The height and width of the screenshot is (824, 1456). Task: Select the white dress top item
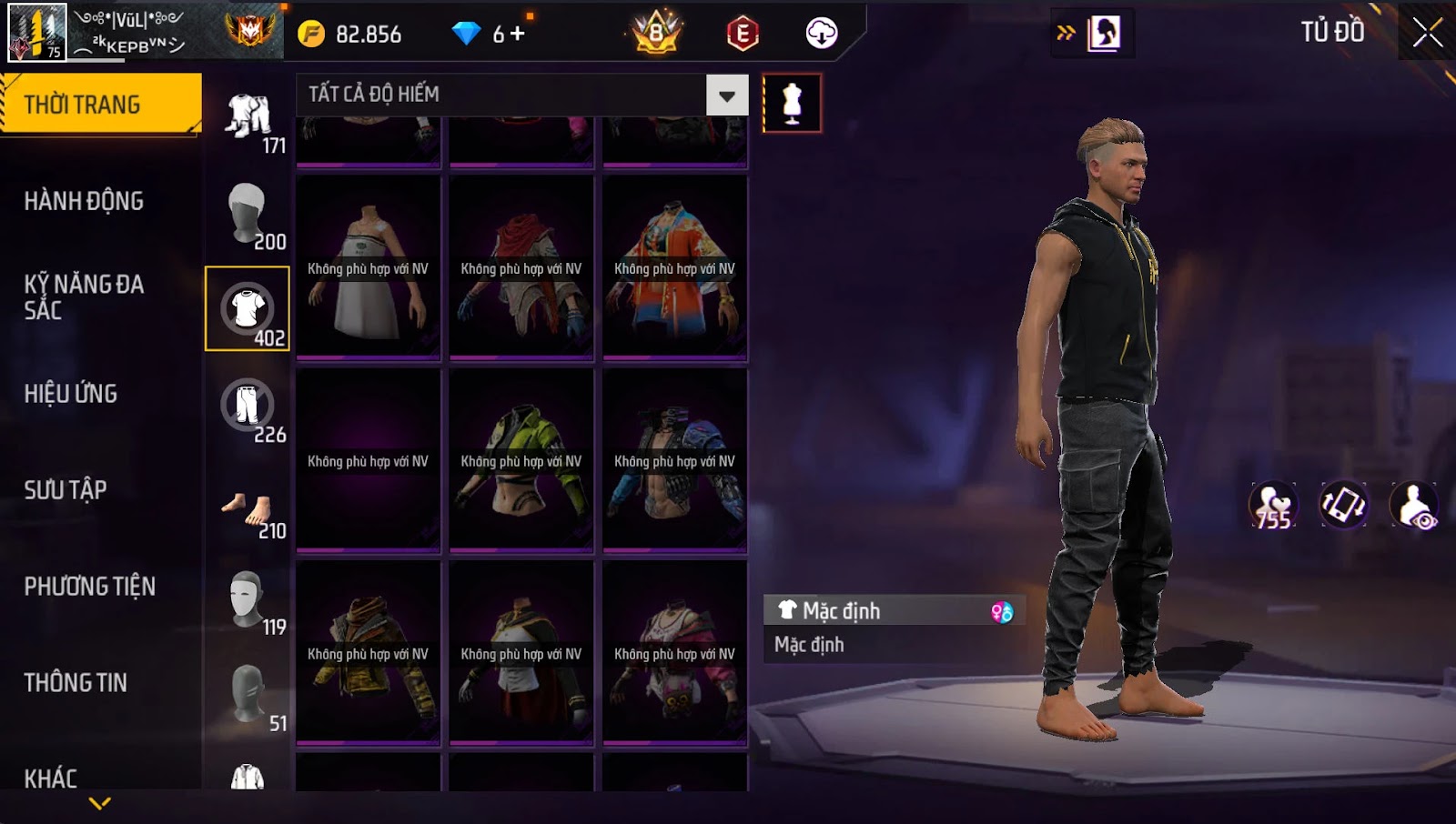click(369, 268)
